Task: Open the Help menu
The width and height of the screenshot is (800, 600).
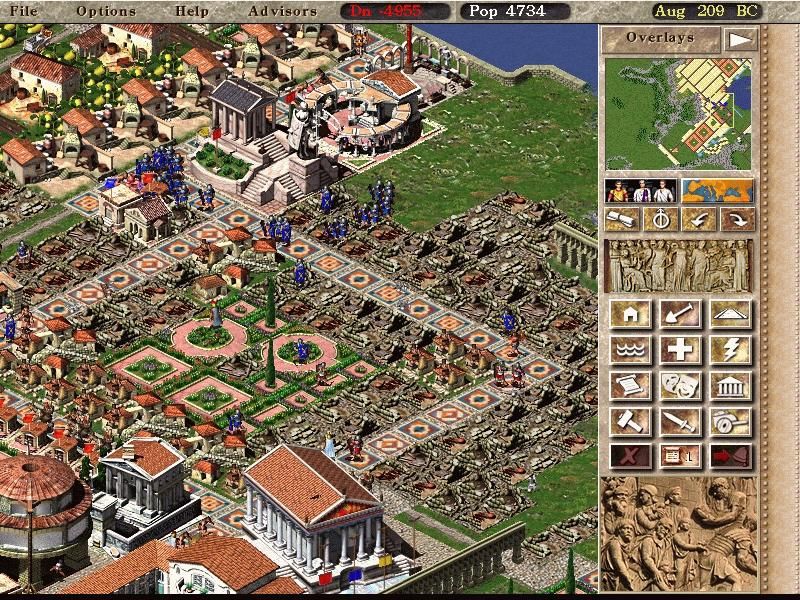Action: pyautogui.click(x=191, y=11)
